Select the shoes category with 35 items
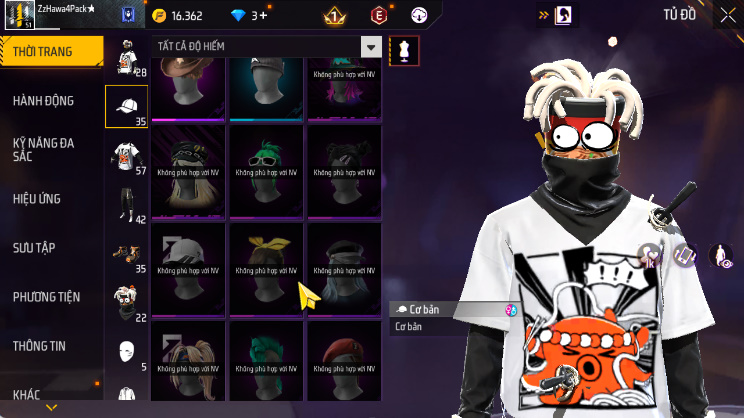This screenshot has width=744, height=418. click(126, 252)
